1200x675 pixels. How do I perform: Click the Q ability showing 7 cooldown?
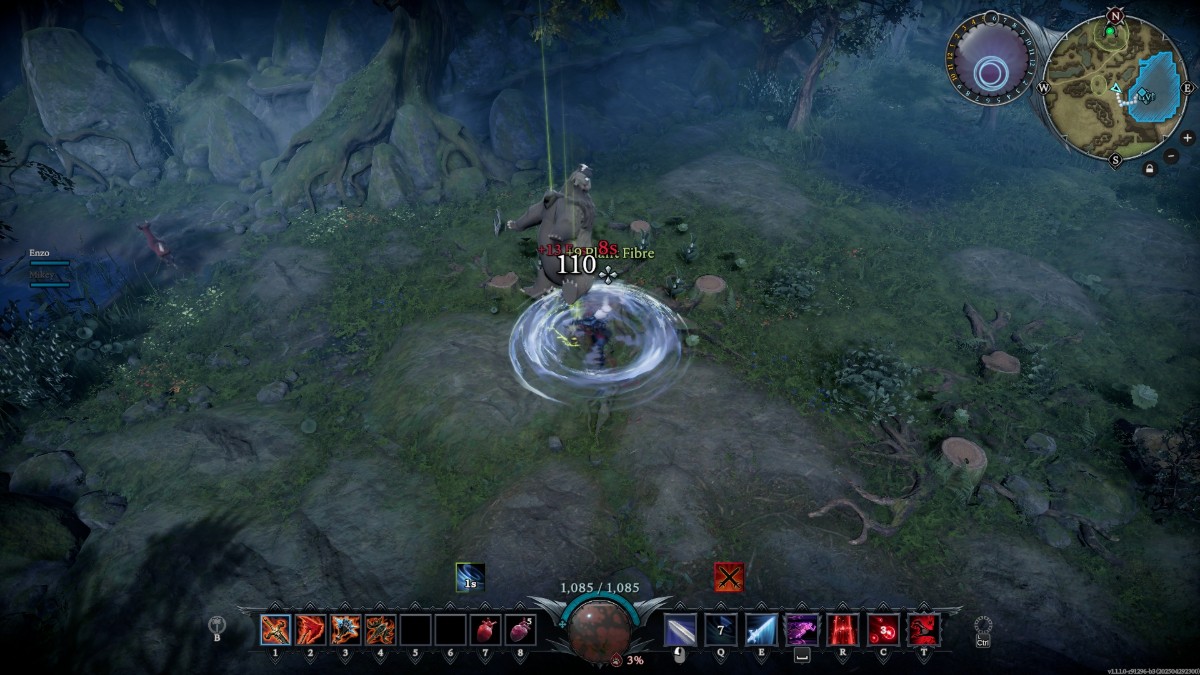[721, 630]
